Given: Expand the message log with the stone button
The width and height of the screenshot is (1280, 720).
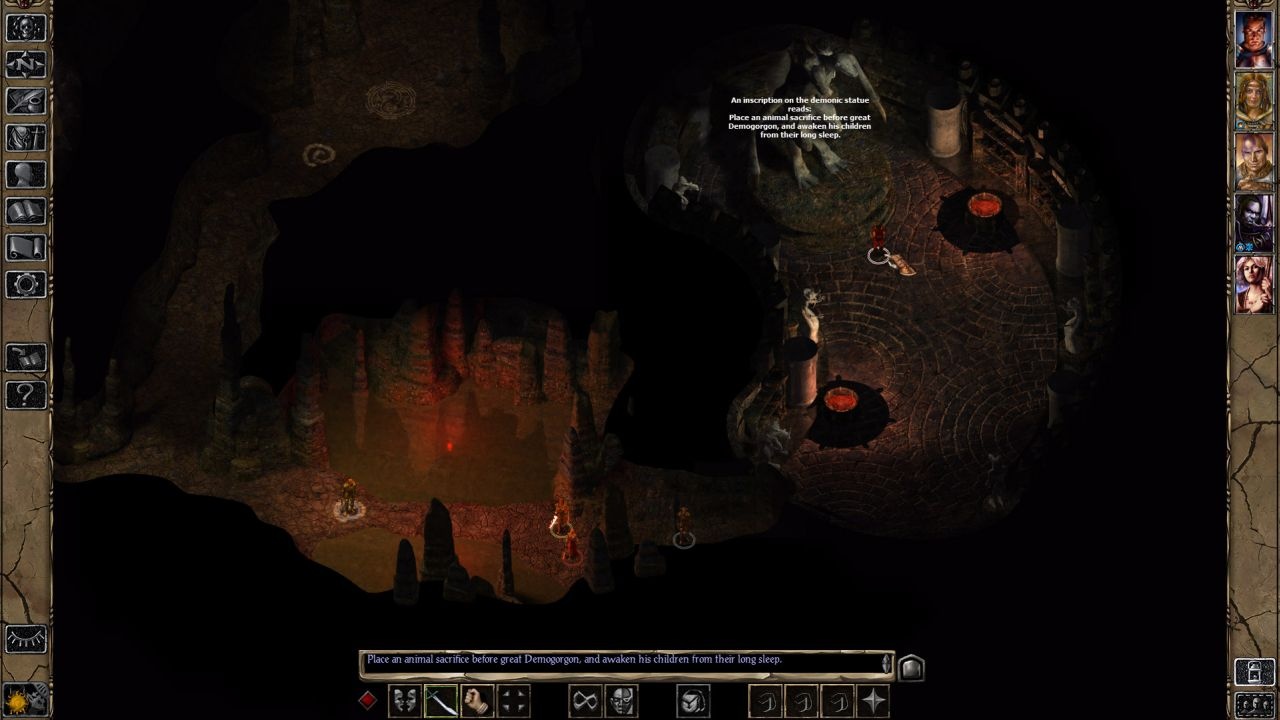Looking at the screenshot, I should [911, 667].
